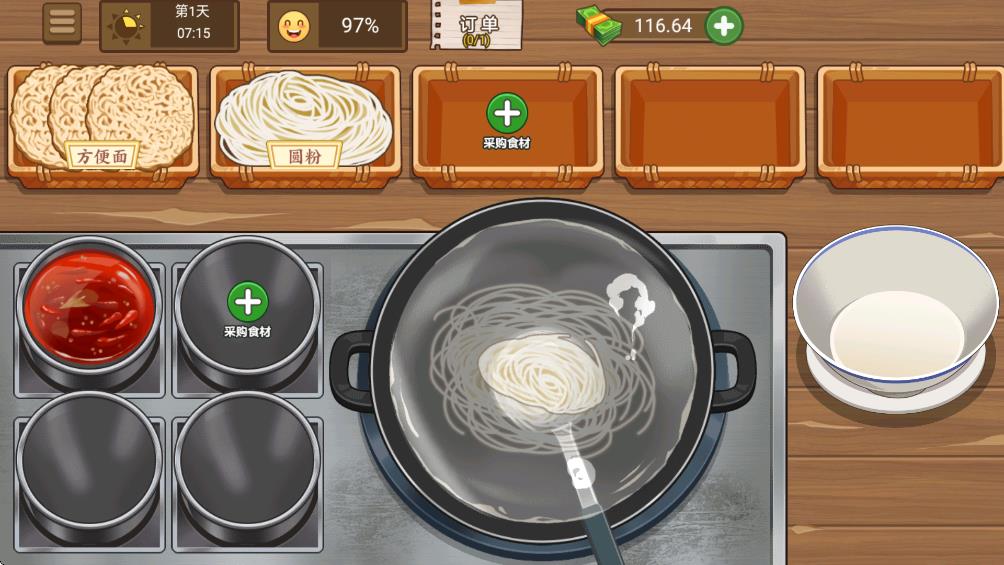Add more money with green plus
1004x565 pixels.
pos(724,26)
